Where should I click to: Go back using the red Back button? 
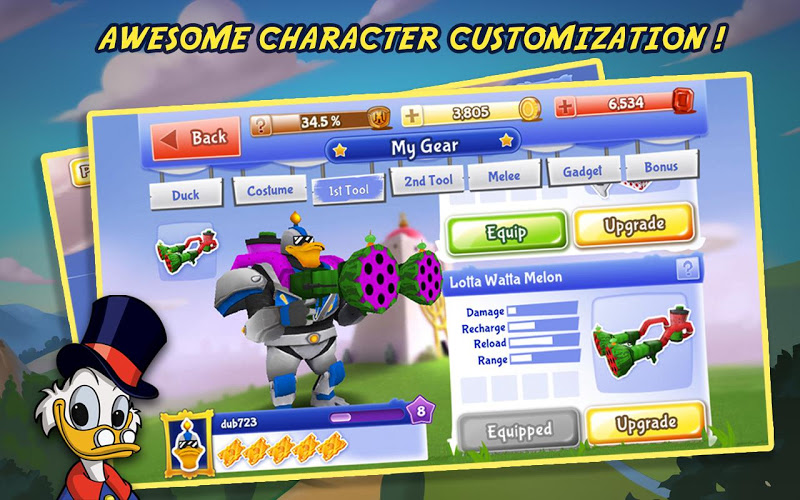196,138
